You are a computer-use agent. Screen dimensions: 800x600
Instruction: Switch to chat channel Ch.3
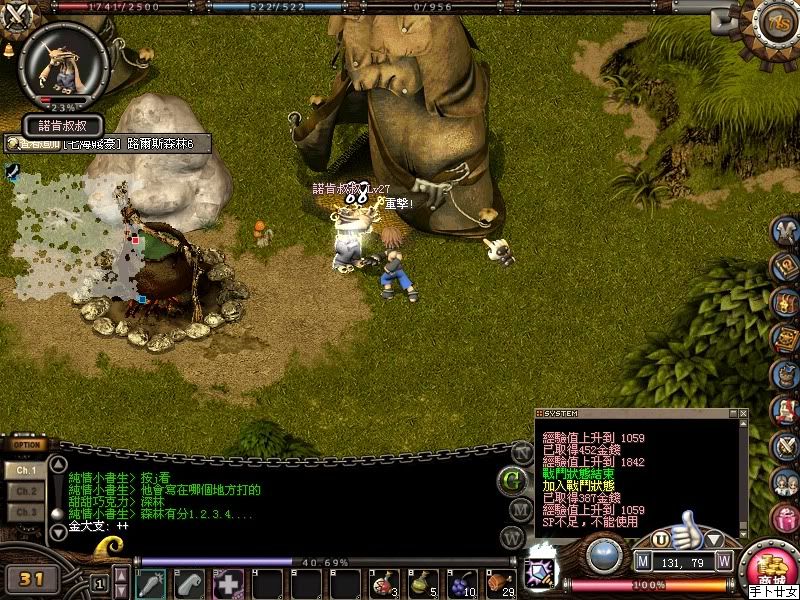[27, 512]
